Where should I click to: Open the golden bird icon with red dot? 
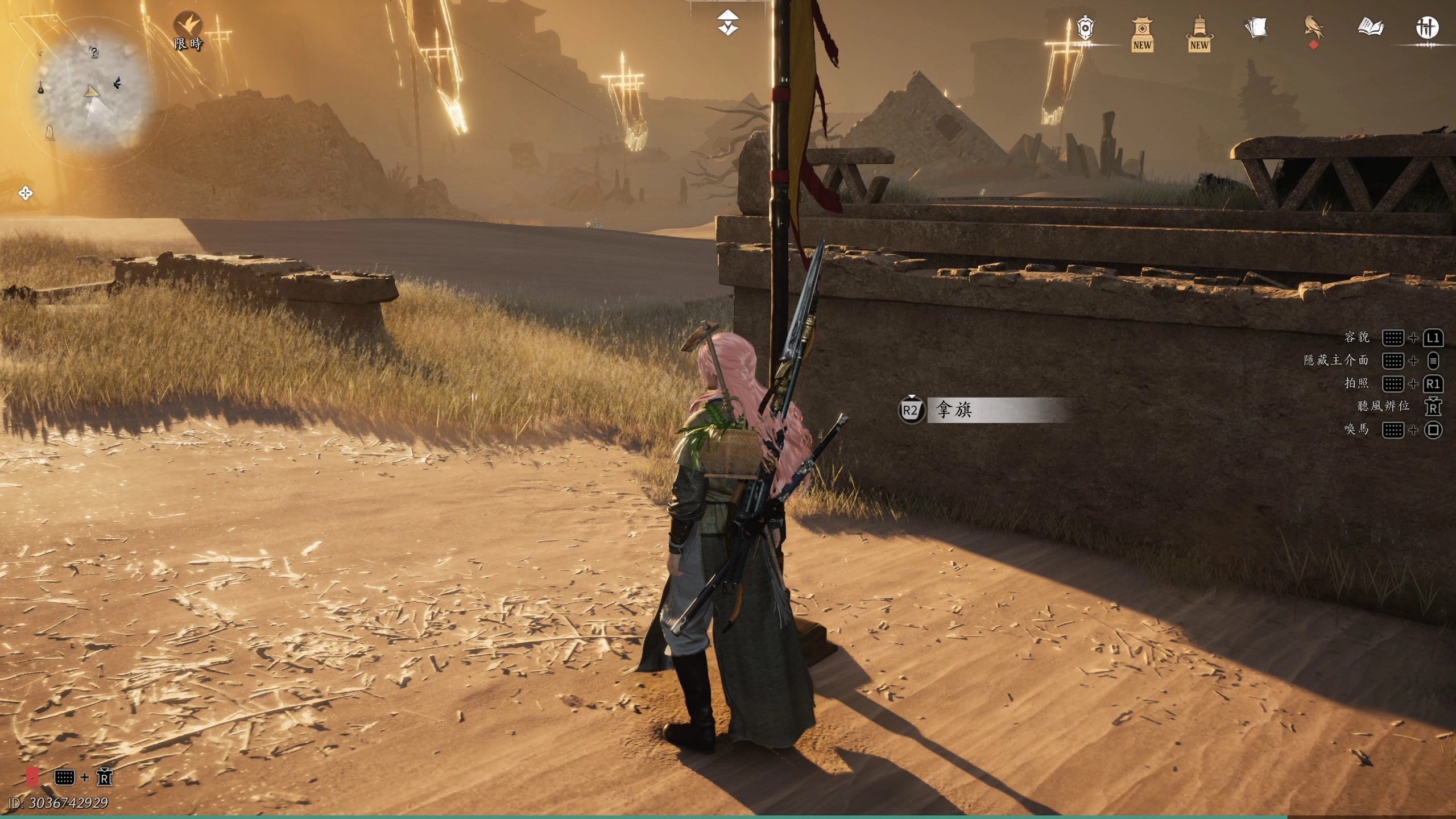(x=1313, y=28)
